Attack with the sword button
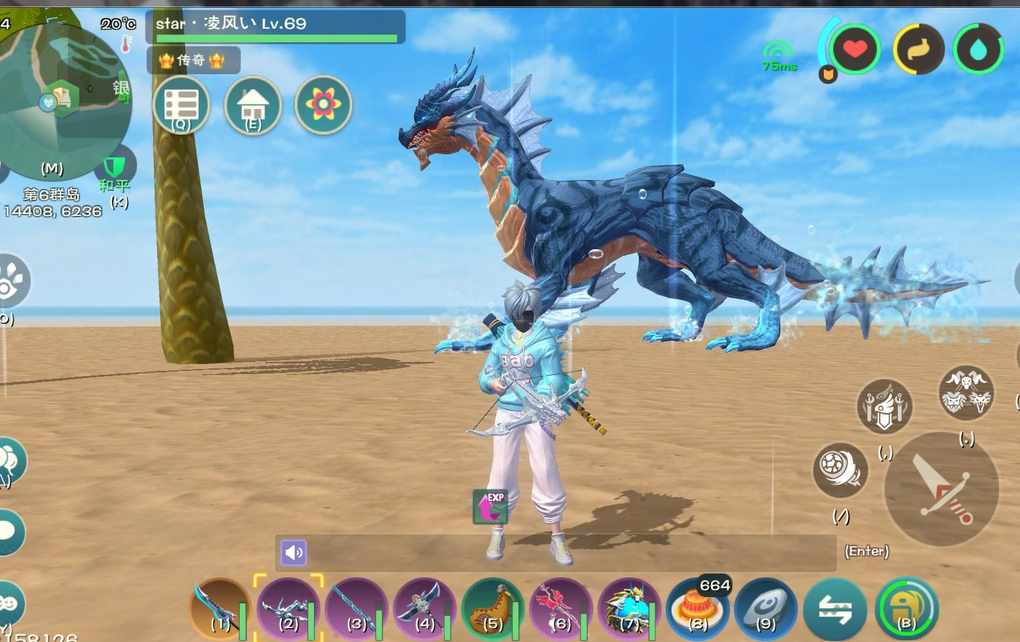The width and height of the screenshot is (1020, 642). [942, 489]
